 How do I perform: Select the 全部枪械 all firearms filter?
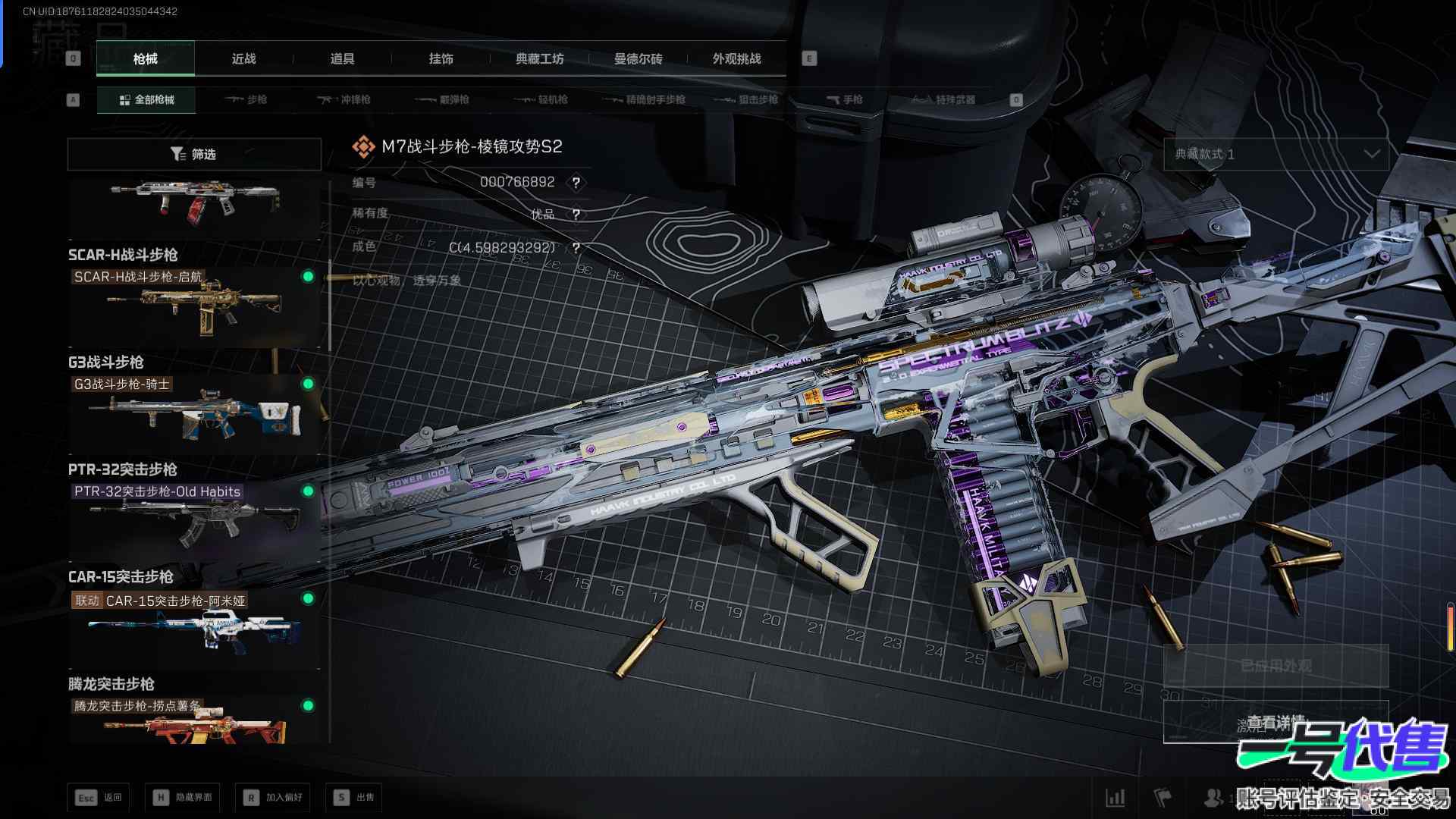coord(146,99)
